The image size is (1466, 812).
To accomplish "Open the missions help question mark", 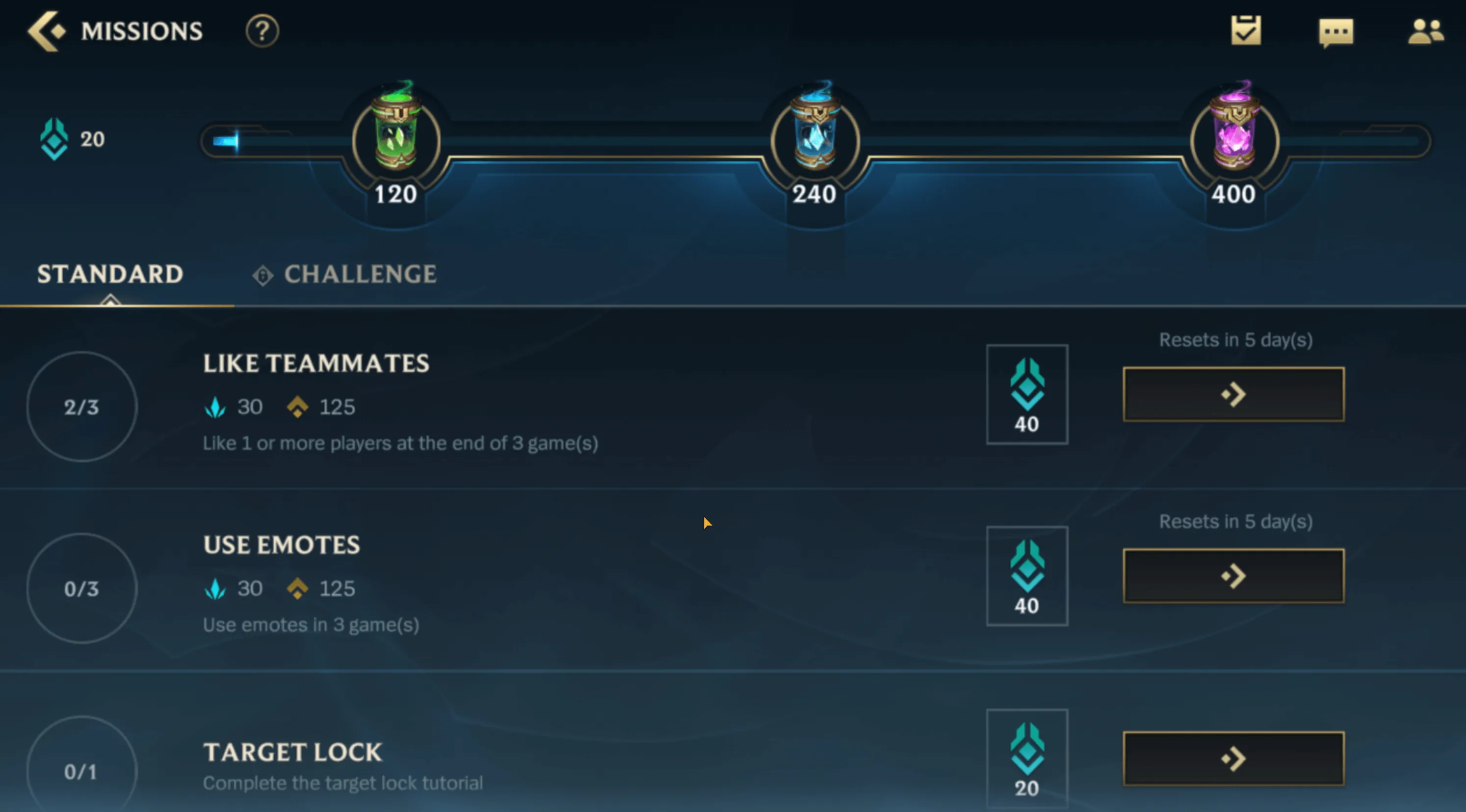I will (262, 31).
